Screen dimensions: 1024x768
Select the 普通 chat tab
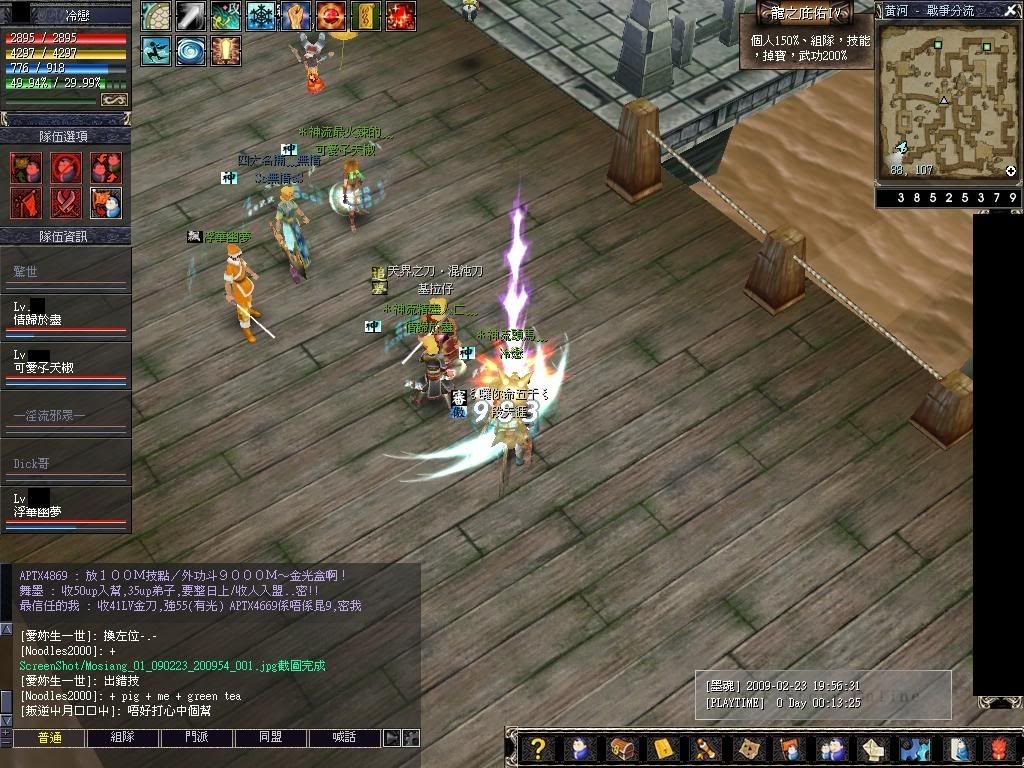[x=49, y=738]
